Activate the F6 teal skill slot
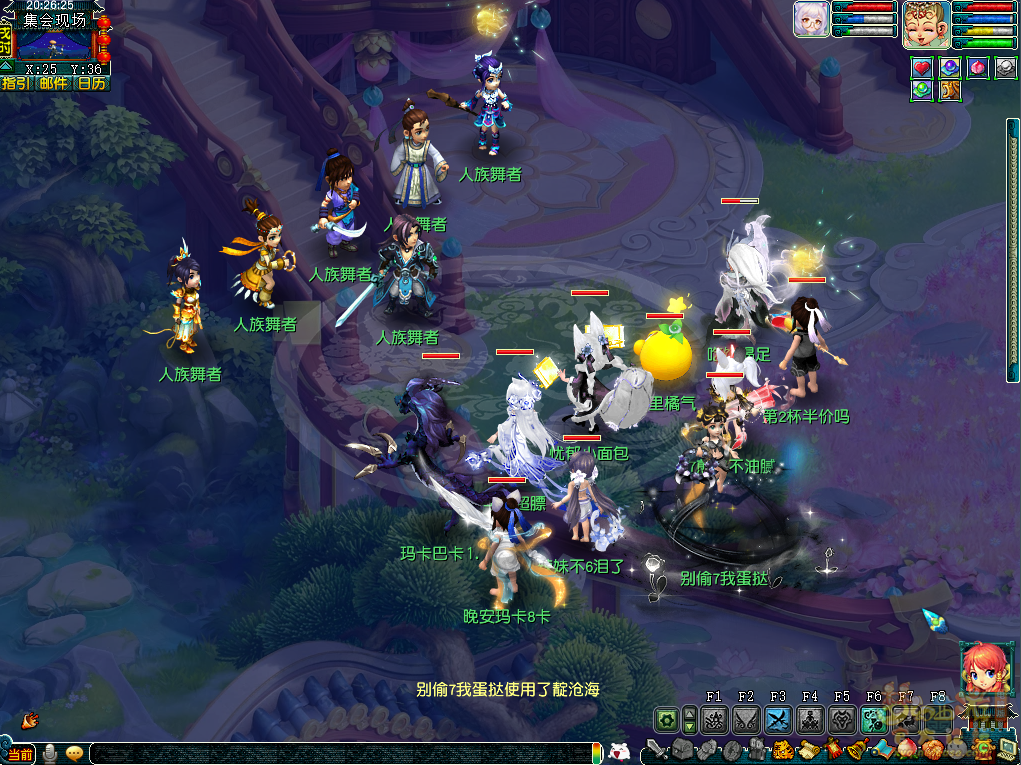Viewport: 1021px width, 765px height. tap(874, 719)
